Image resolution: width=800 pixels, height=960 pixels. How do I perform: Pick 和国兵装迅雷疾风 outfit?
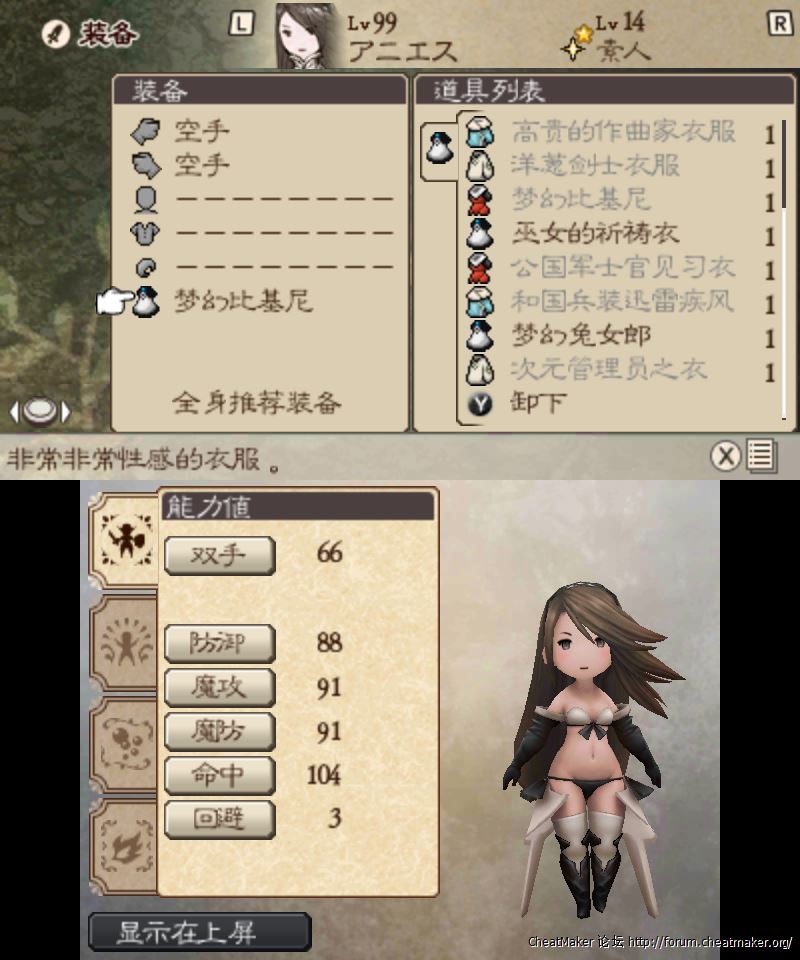click(623, 302)
